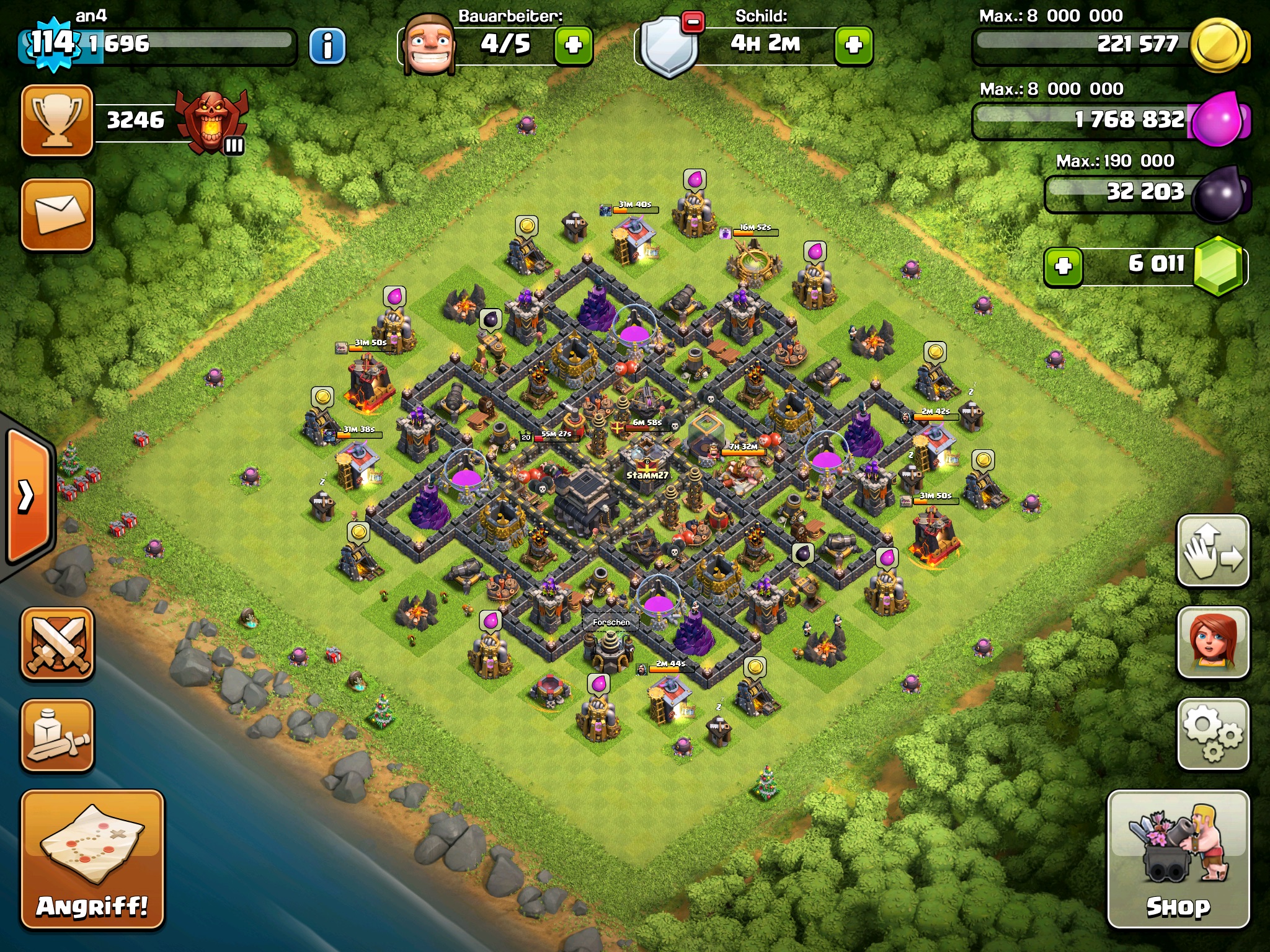
Task: Open the red-haired Valkyrie portrait button
Action: (x=1212, y=642)
